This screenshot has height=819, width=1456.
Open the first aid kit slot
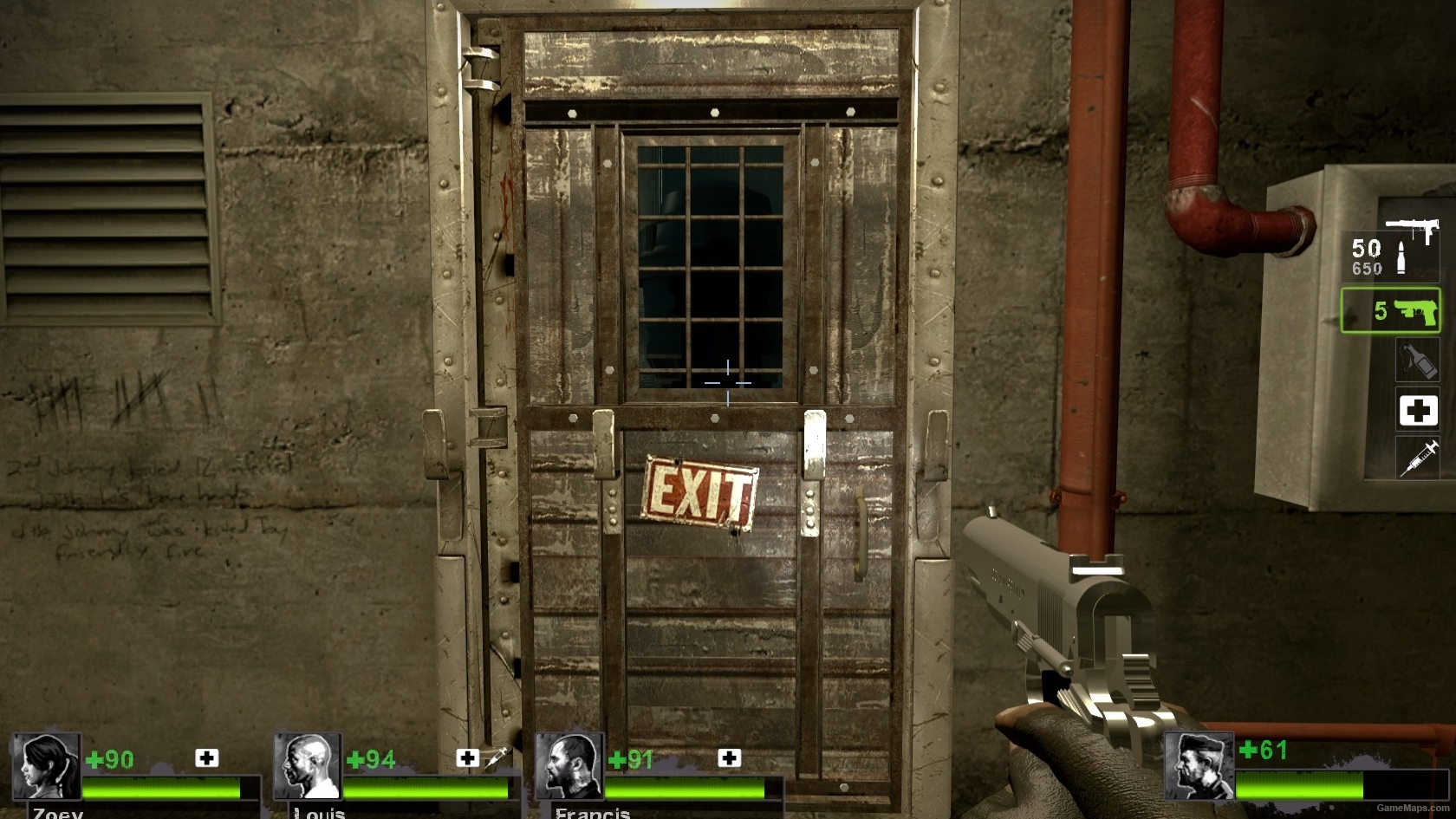pos(1418,411)
